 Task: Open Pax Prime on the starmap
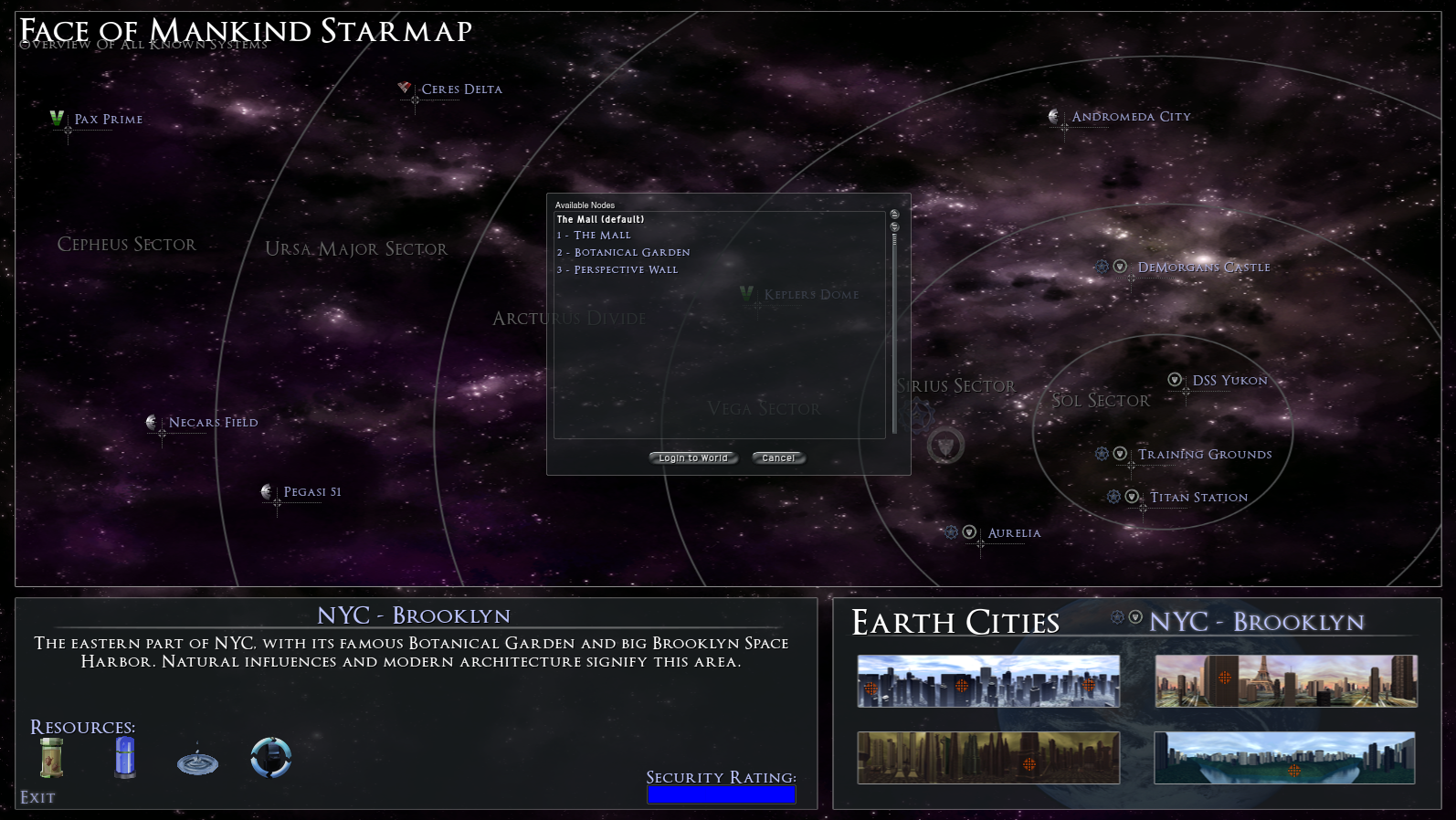pos(108,120)
